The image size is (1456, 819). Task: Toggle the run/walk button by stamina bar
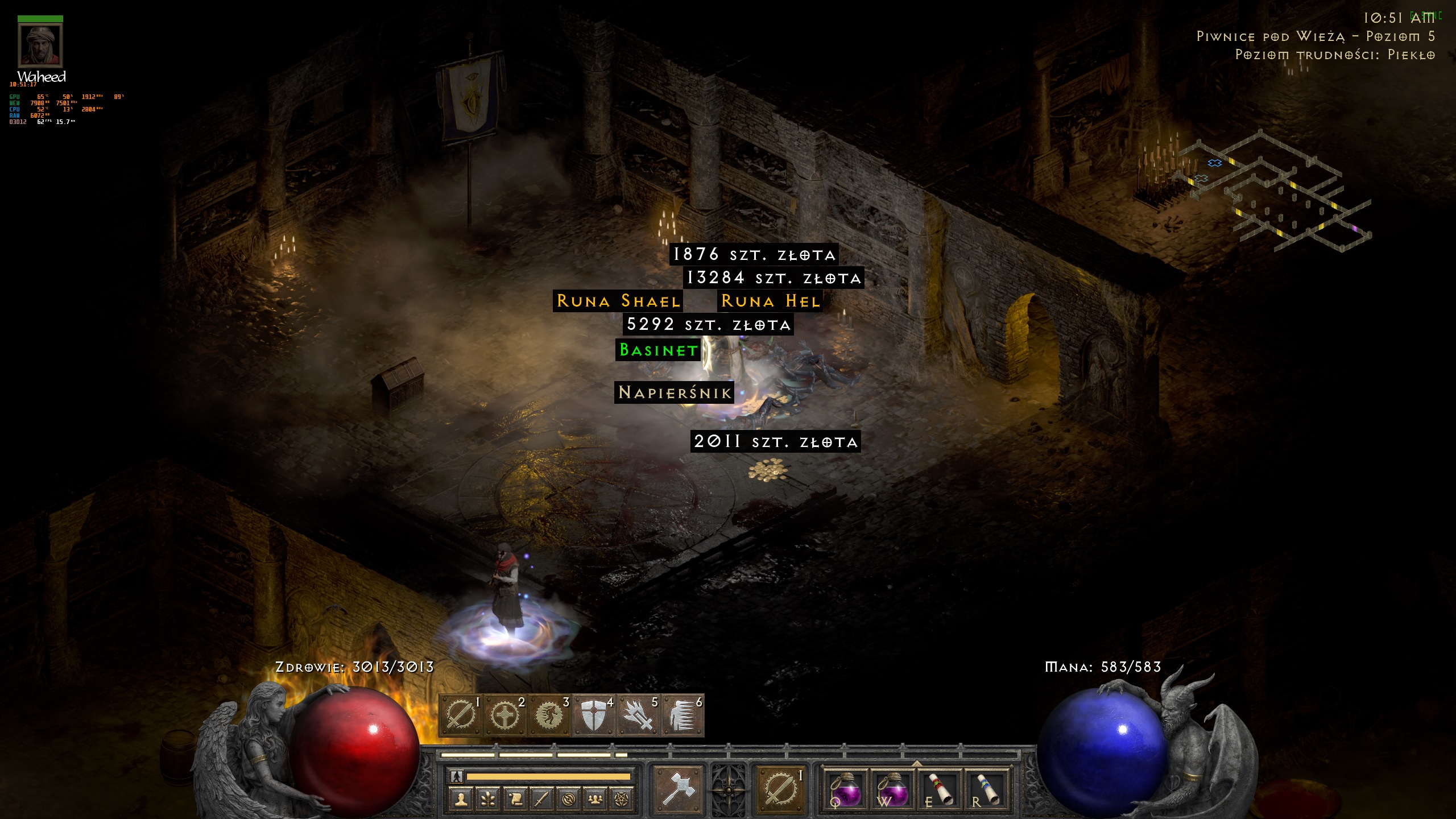(x=457, y=776)
